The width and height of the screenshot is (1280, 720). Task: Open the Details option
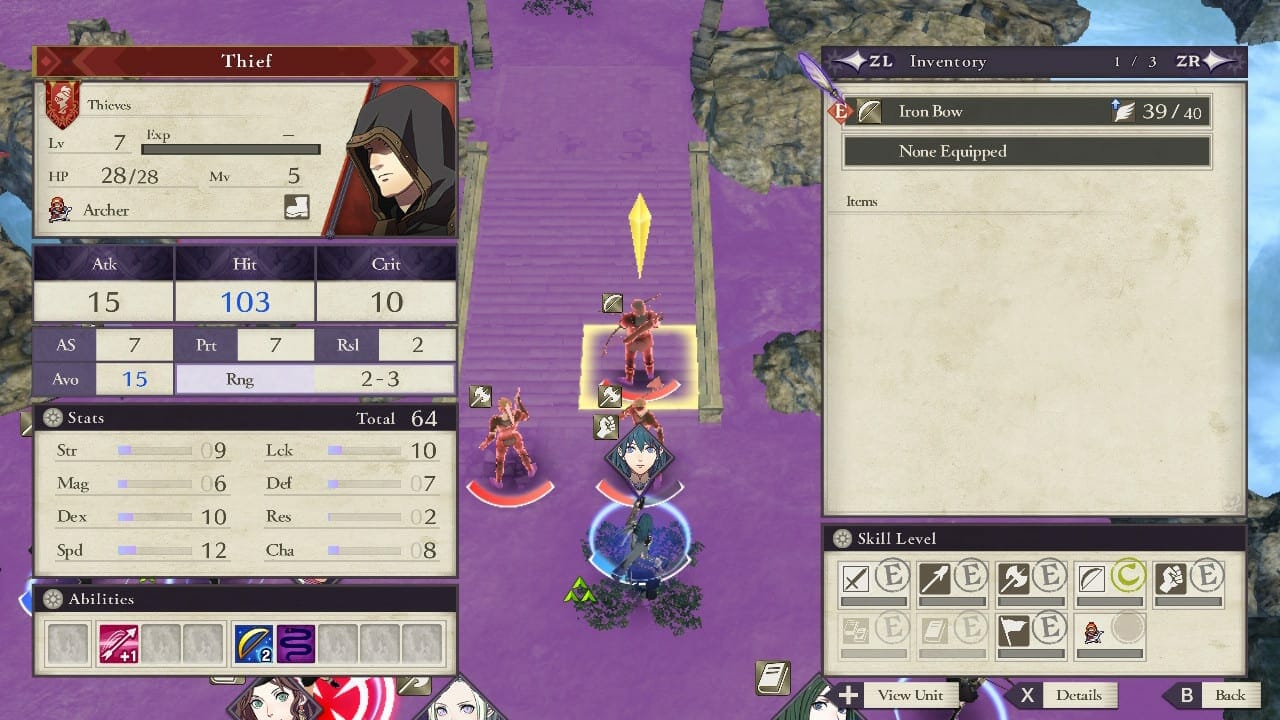click(1064, 695)
